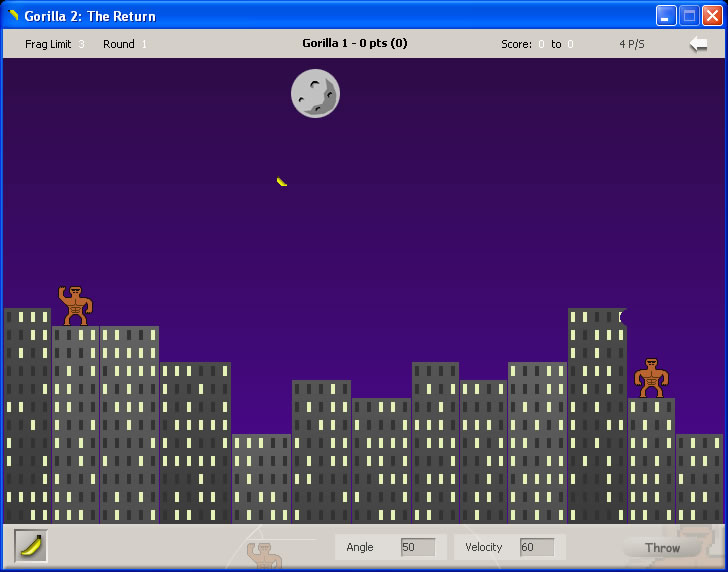Choose the banana weapon icon
The width and height of the screenshot is (728, 572).
click(x=31, y=546)
